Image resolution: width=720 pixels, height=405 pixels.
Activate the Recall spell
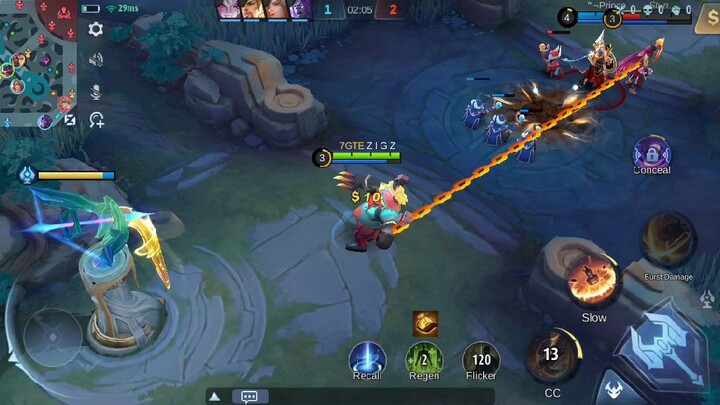tap(367, 357)
